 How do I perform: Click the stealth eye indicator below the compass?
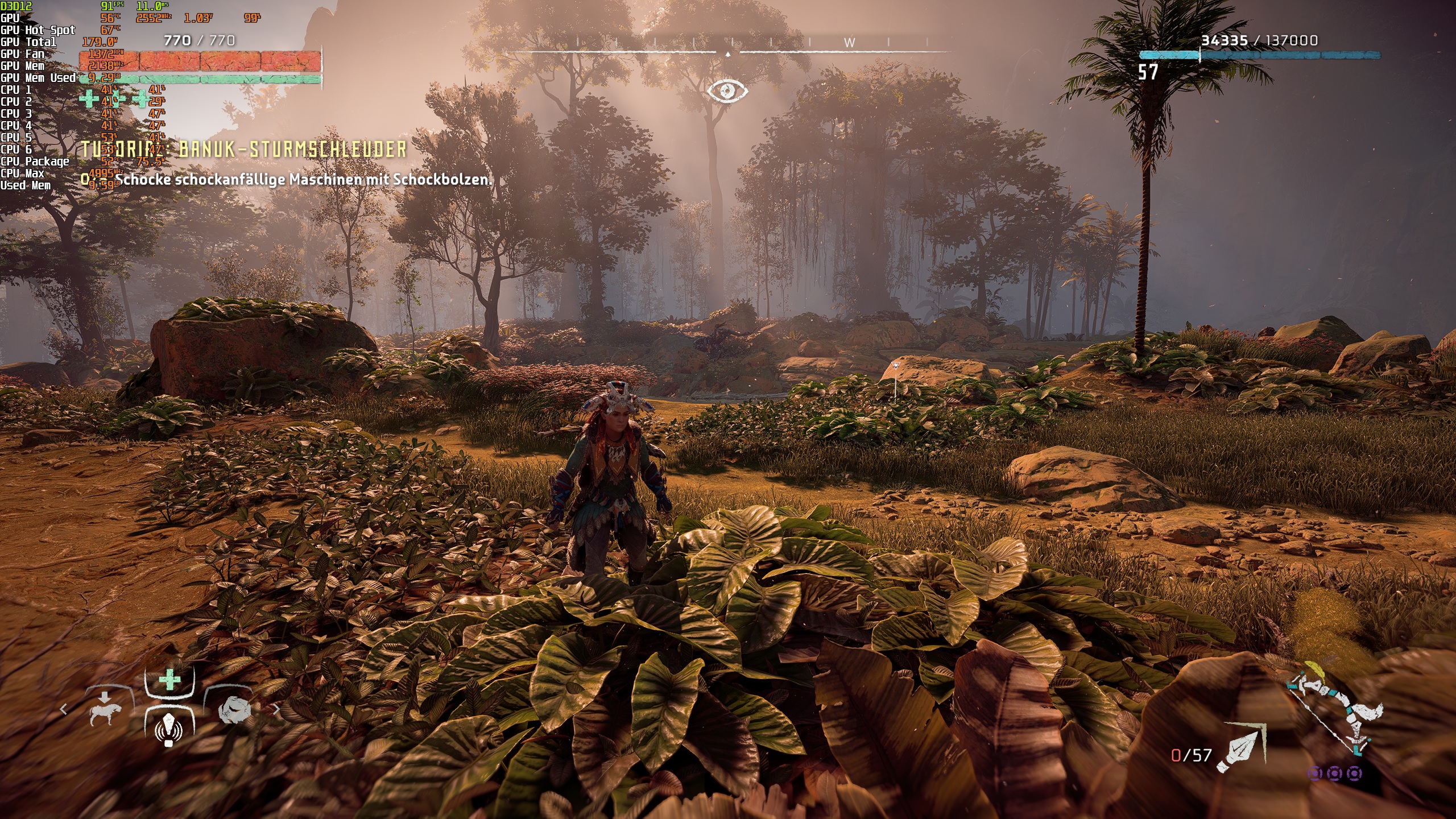point(728,90)
